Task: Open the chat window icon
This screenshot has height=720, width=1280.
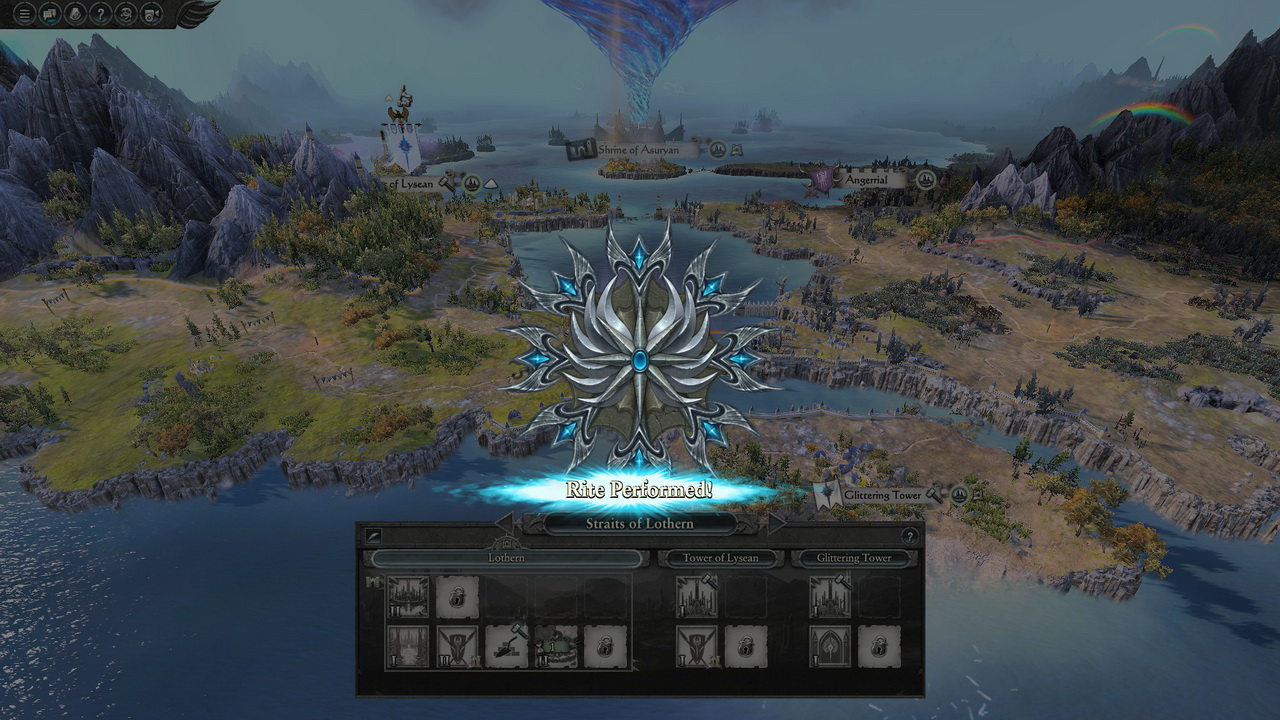Action: click(x=50, y=13)
